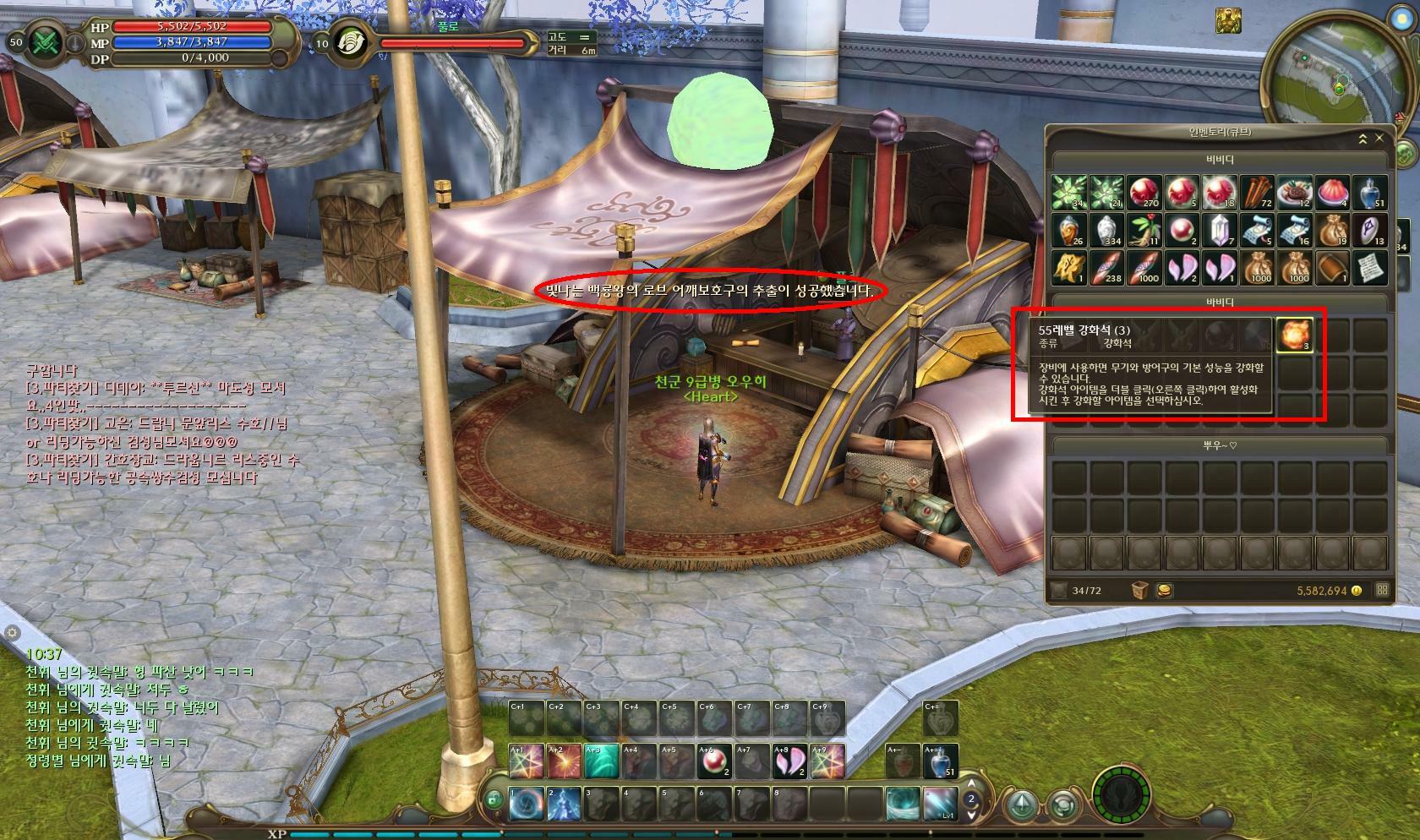1420x840 pixels.
Task: Activate the blue swirl skill in slot 1
Action: pos(527,804)
